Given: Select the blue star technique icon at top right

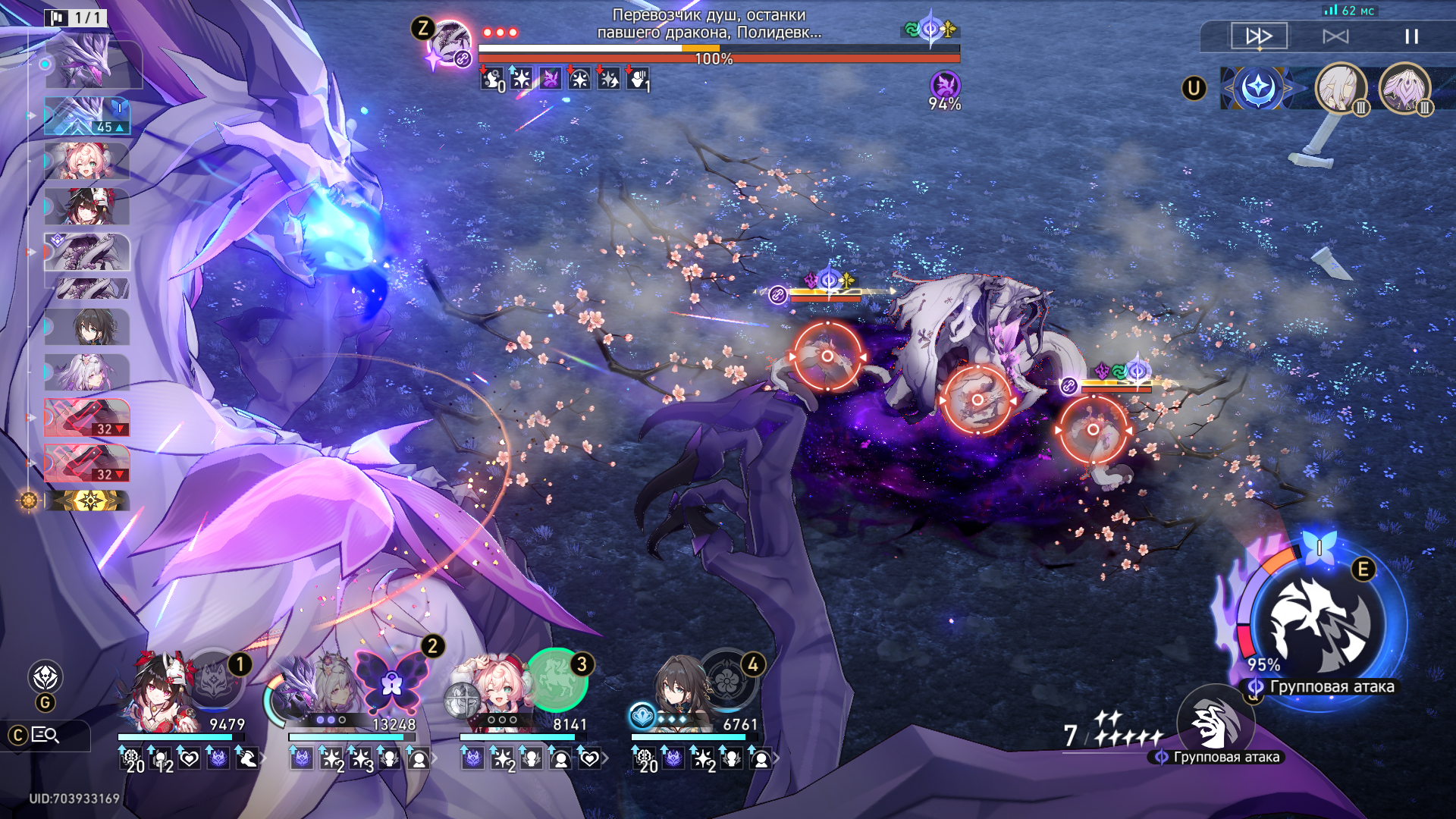Looking at the screenshot, I should tap(1257, 88).
